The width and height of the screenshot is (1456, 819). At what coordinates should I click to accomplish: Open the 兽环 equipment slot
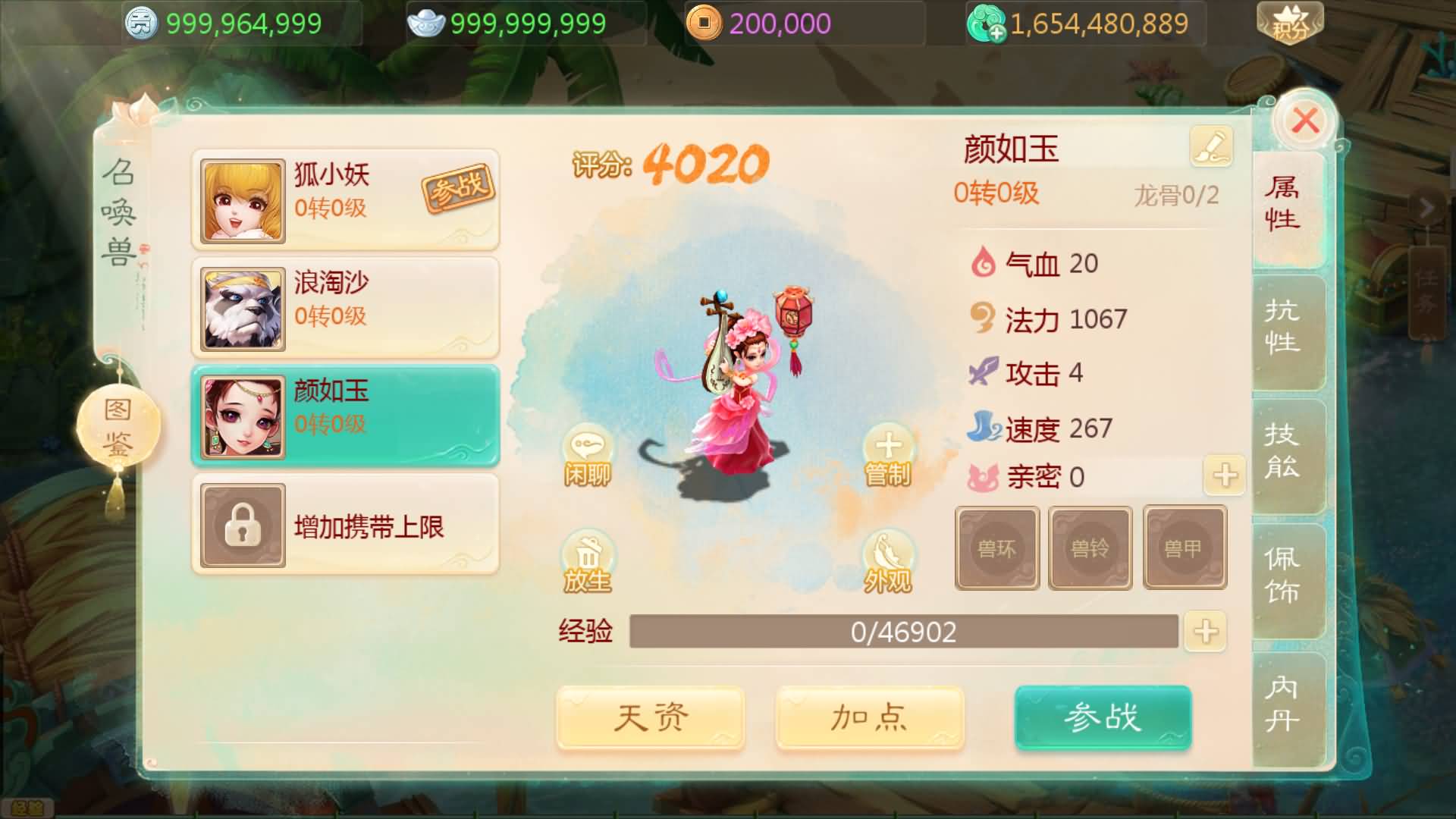point(996,548)
